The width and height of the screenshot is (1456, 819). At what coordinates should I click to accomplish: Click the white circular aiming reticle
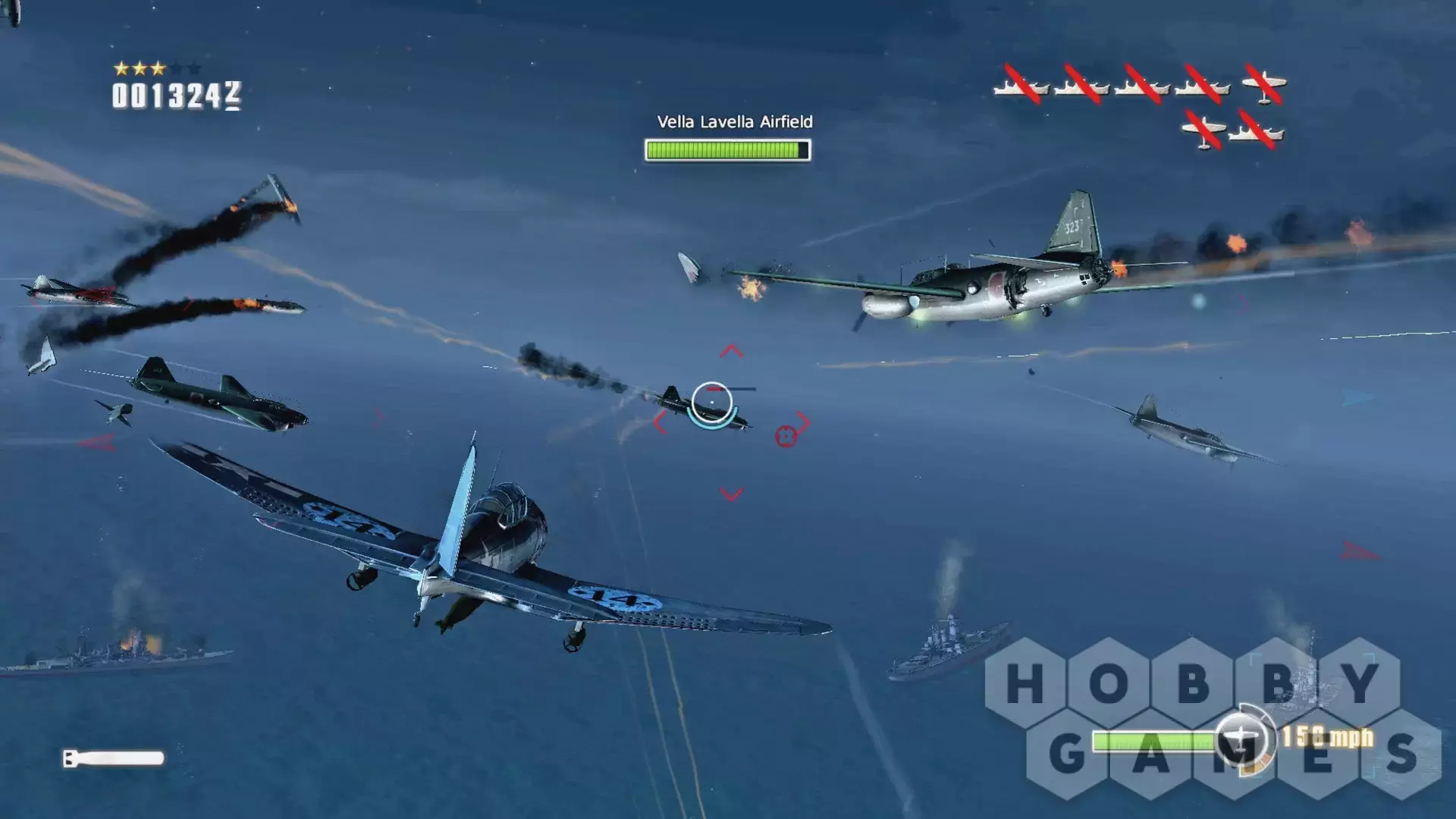point(711,402)
